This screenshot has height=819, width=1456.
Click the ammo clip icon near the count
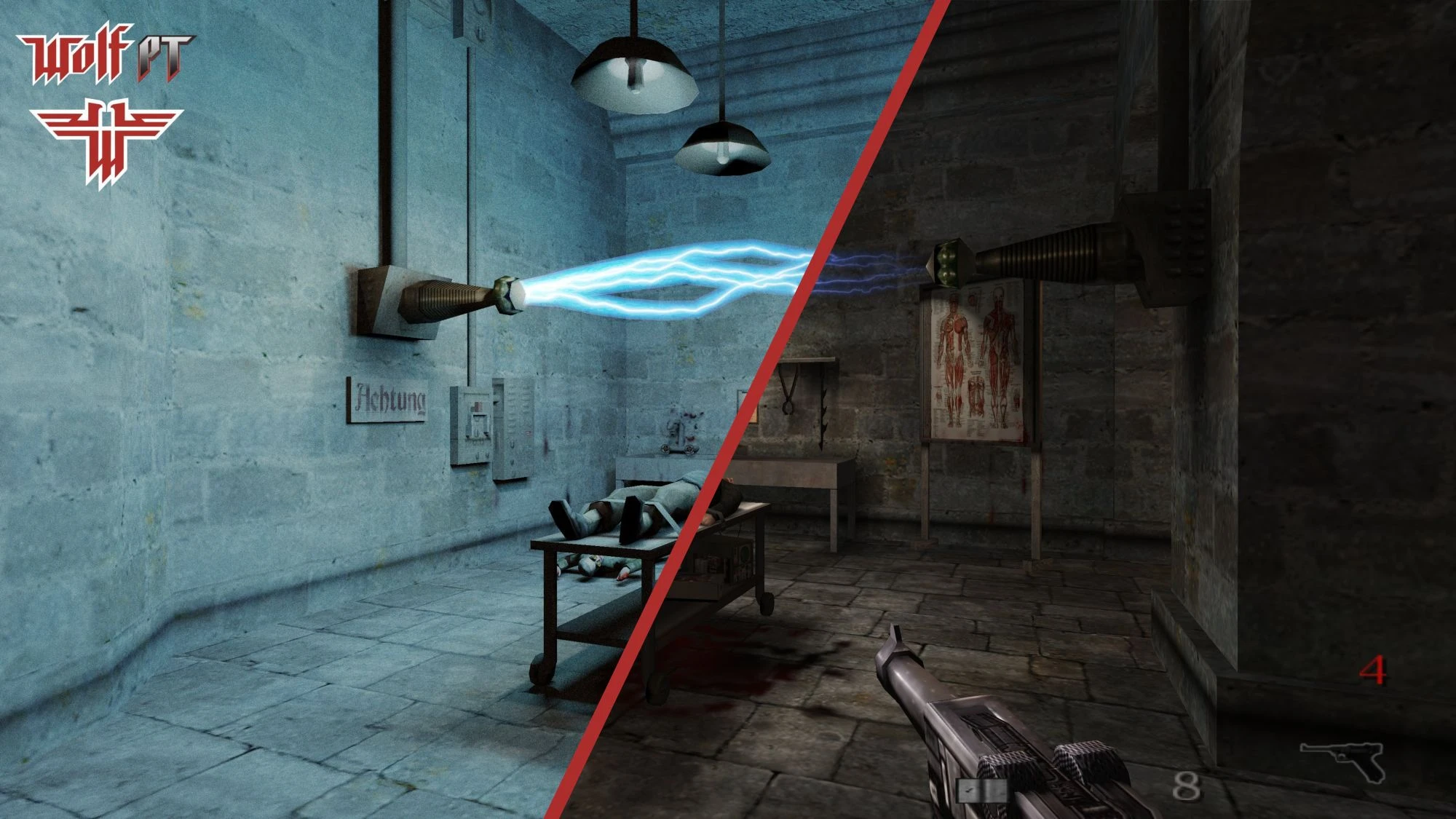coord(983,791)
